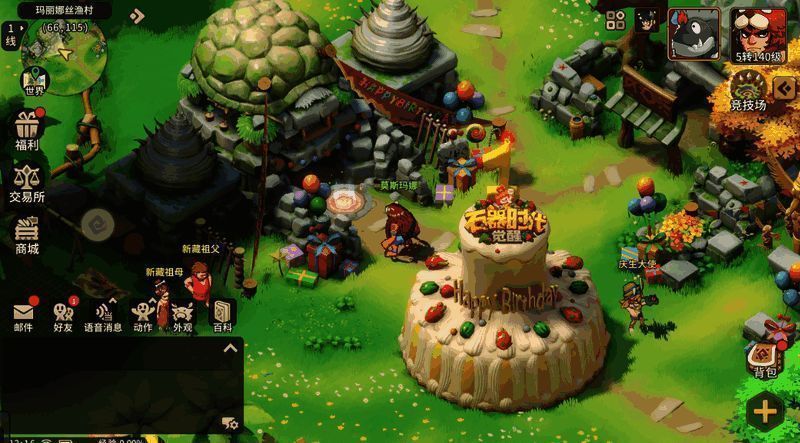Open the 邮件 mail inbox
Screen dimensions: 800x443
24,315
